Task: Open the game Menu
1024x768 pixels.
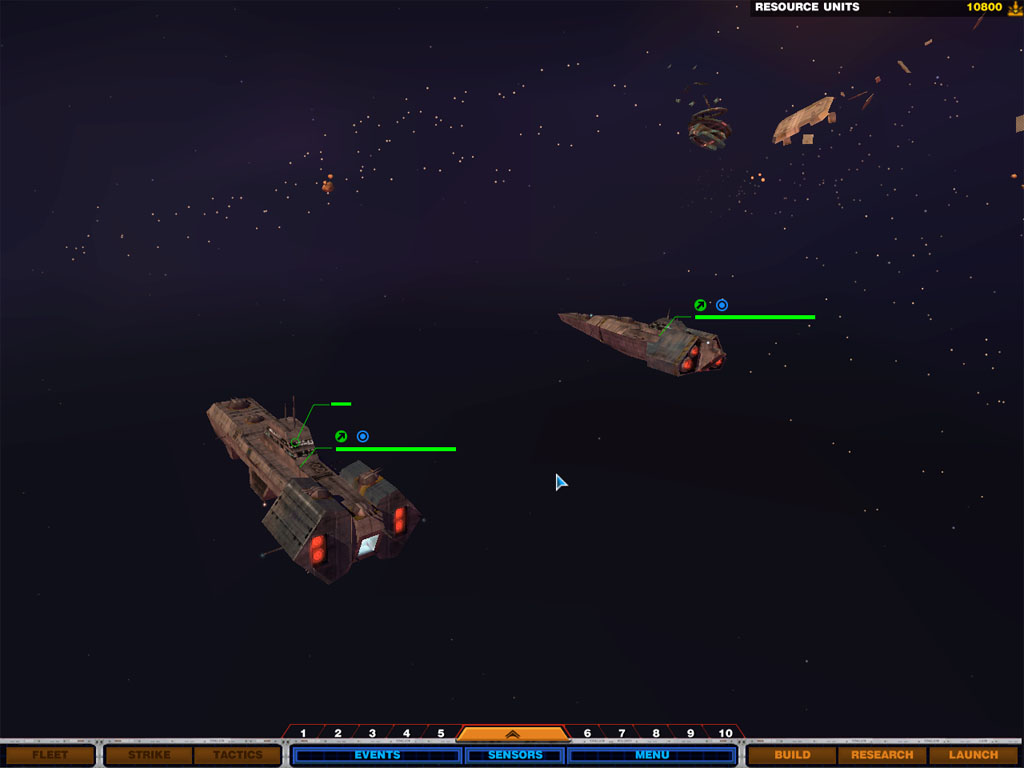Action: tap(652, 755)
